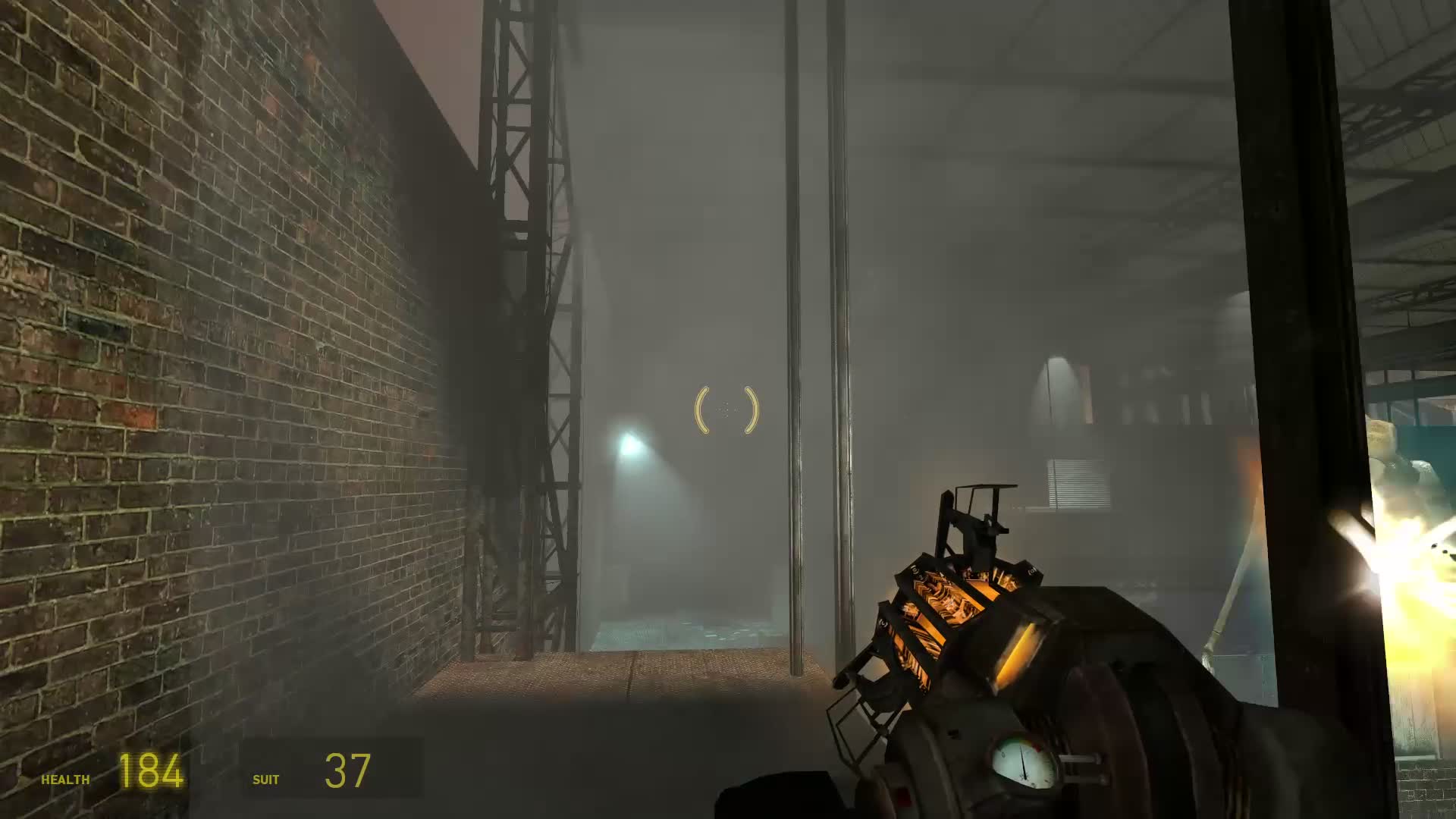Click the HEALTH label icon
Image resolution: width=1456 pixels, height=819 pixels.
tap(64, 778)
